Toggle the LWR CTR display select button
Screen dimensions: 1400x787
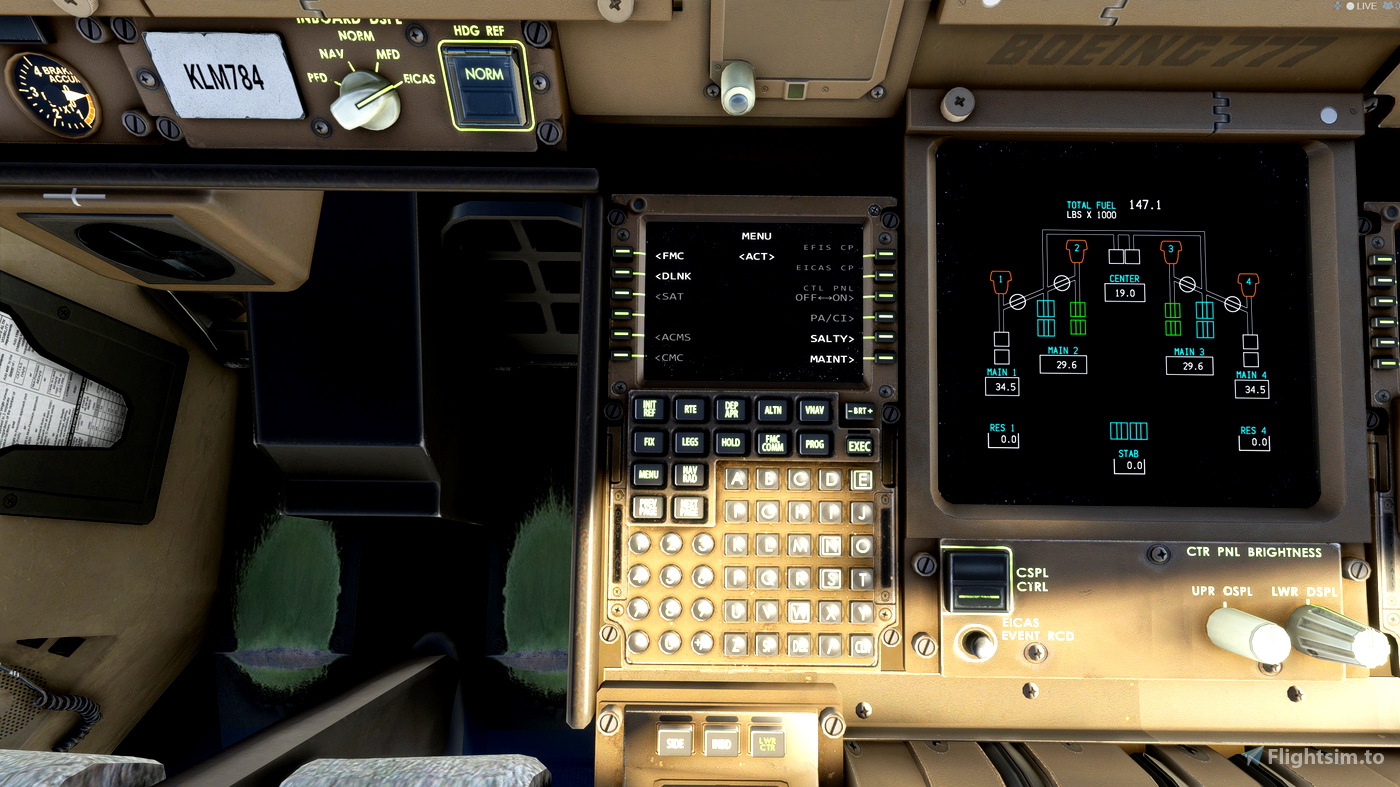770,745
